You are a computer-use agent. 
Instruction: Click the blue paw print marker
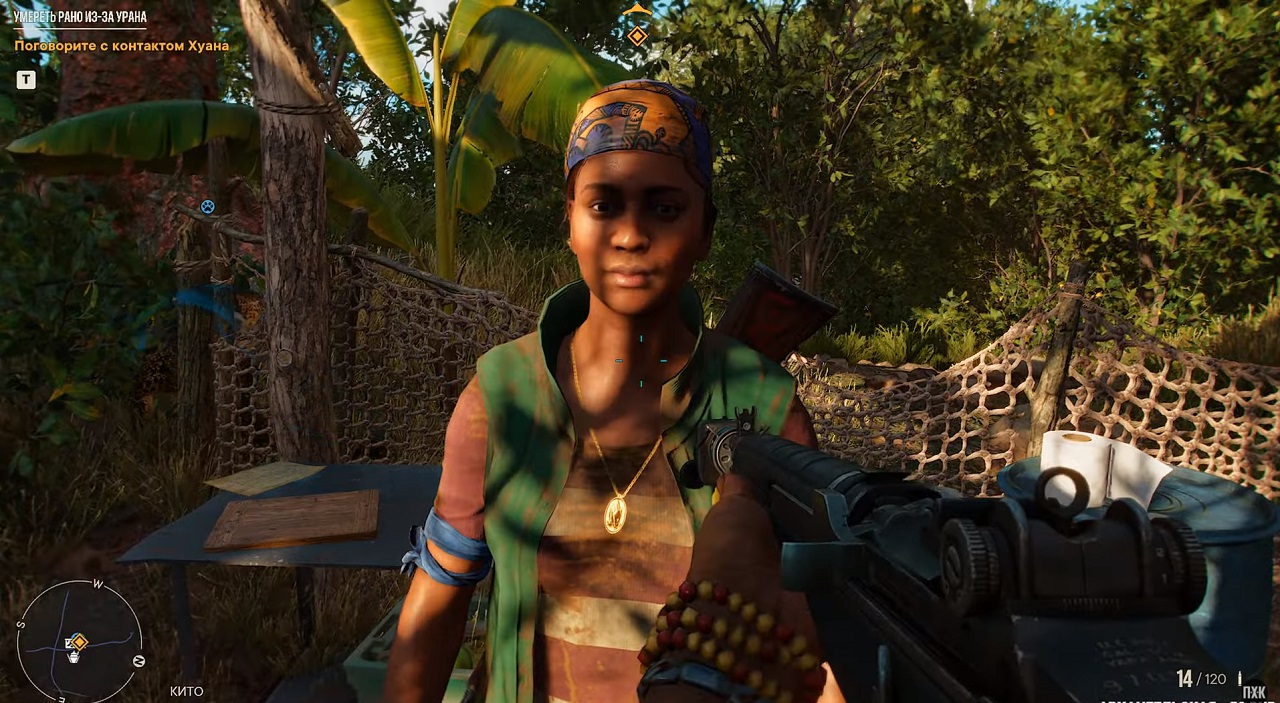pyautogui.click(x=207, y=206)
